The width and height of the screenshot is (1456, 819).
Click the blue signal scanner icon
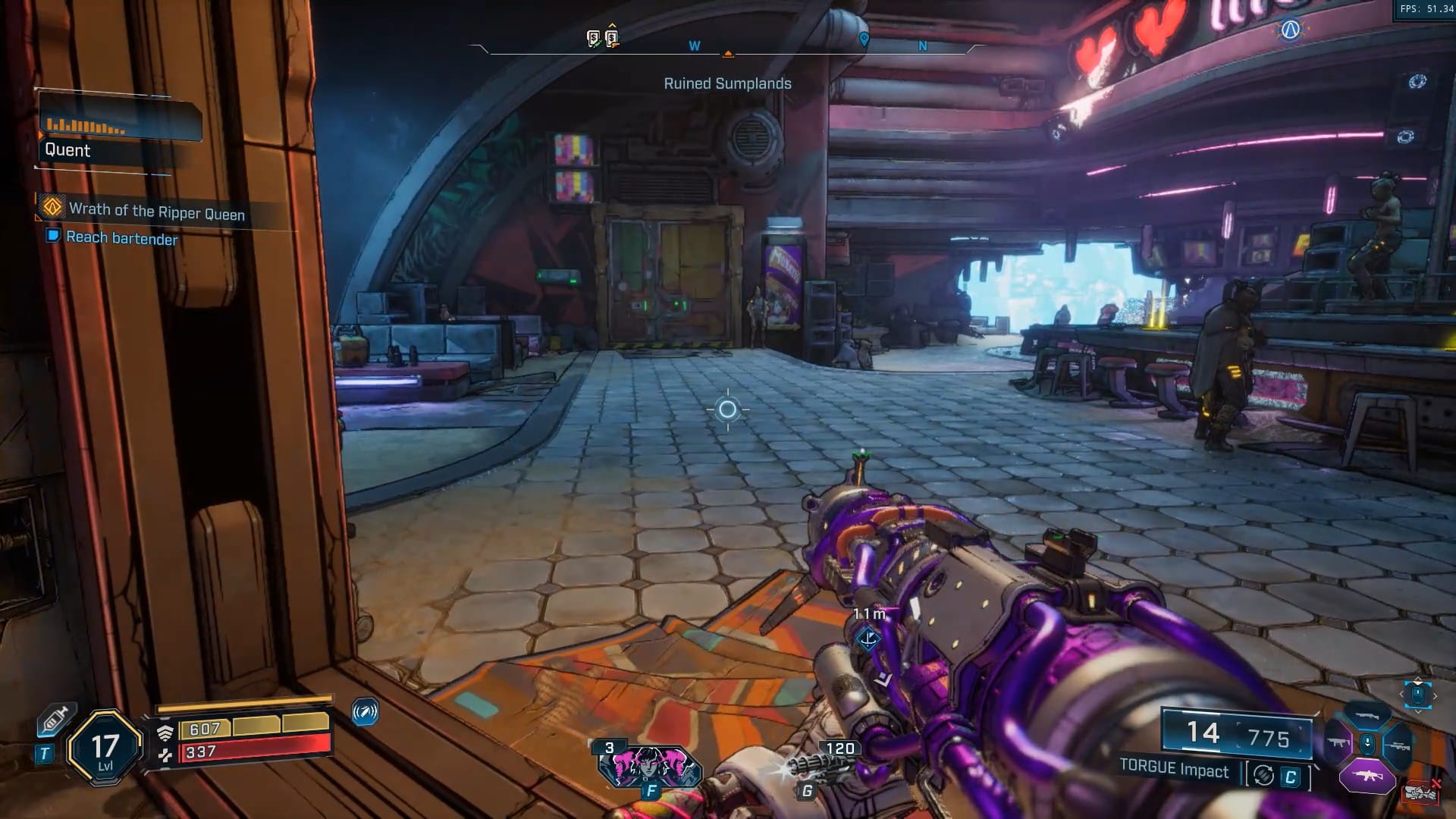tap(365, 712)
